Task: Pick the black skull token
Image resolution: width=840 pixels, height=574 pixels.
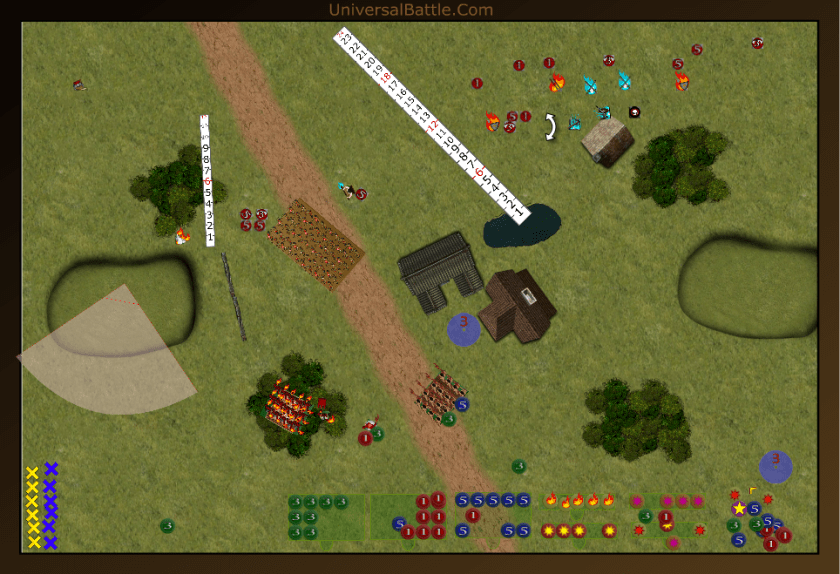Action: pos(634,112)
